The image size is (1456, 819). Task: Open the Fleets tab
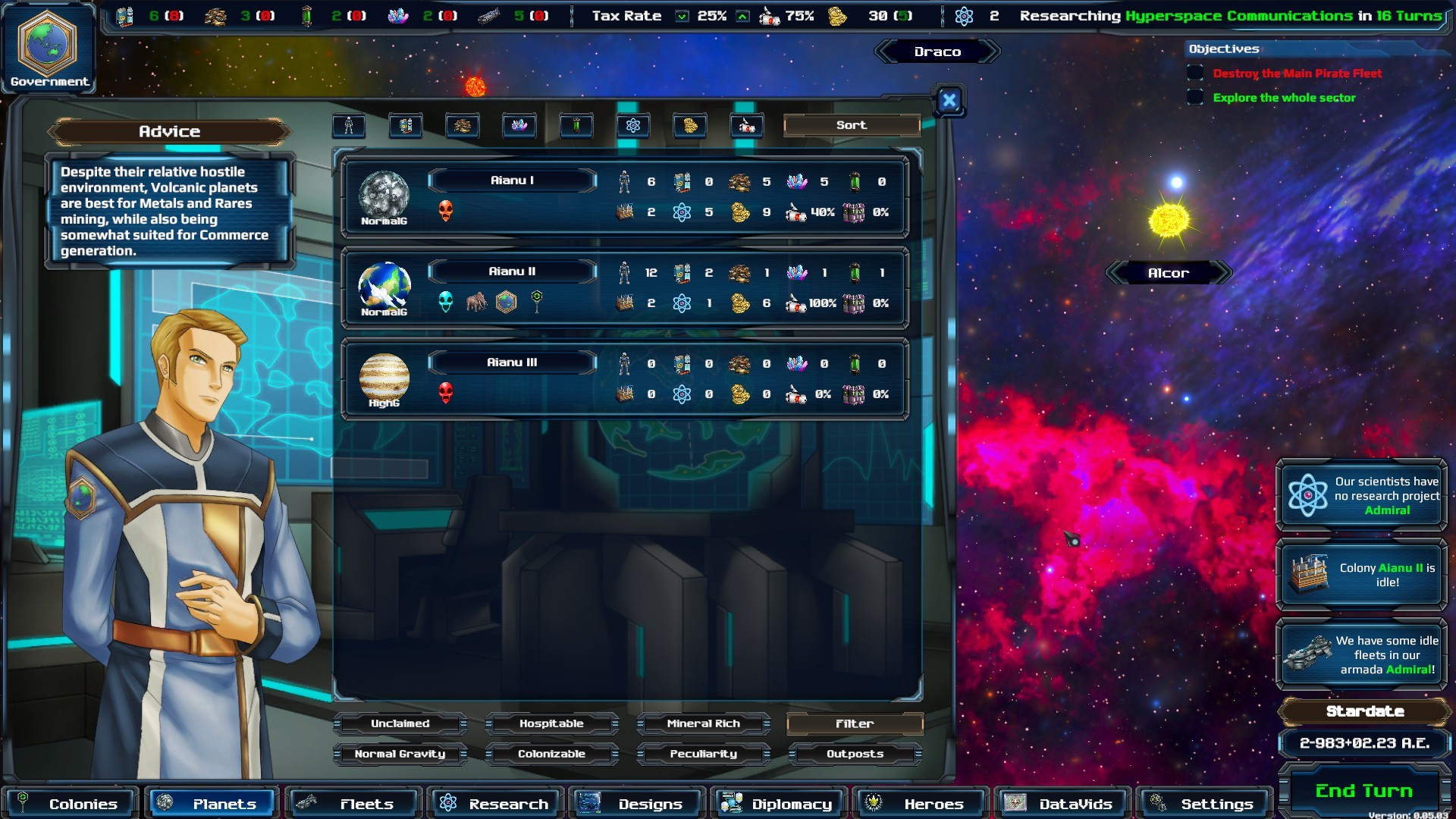tap(353, 803)
